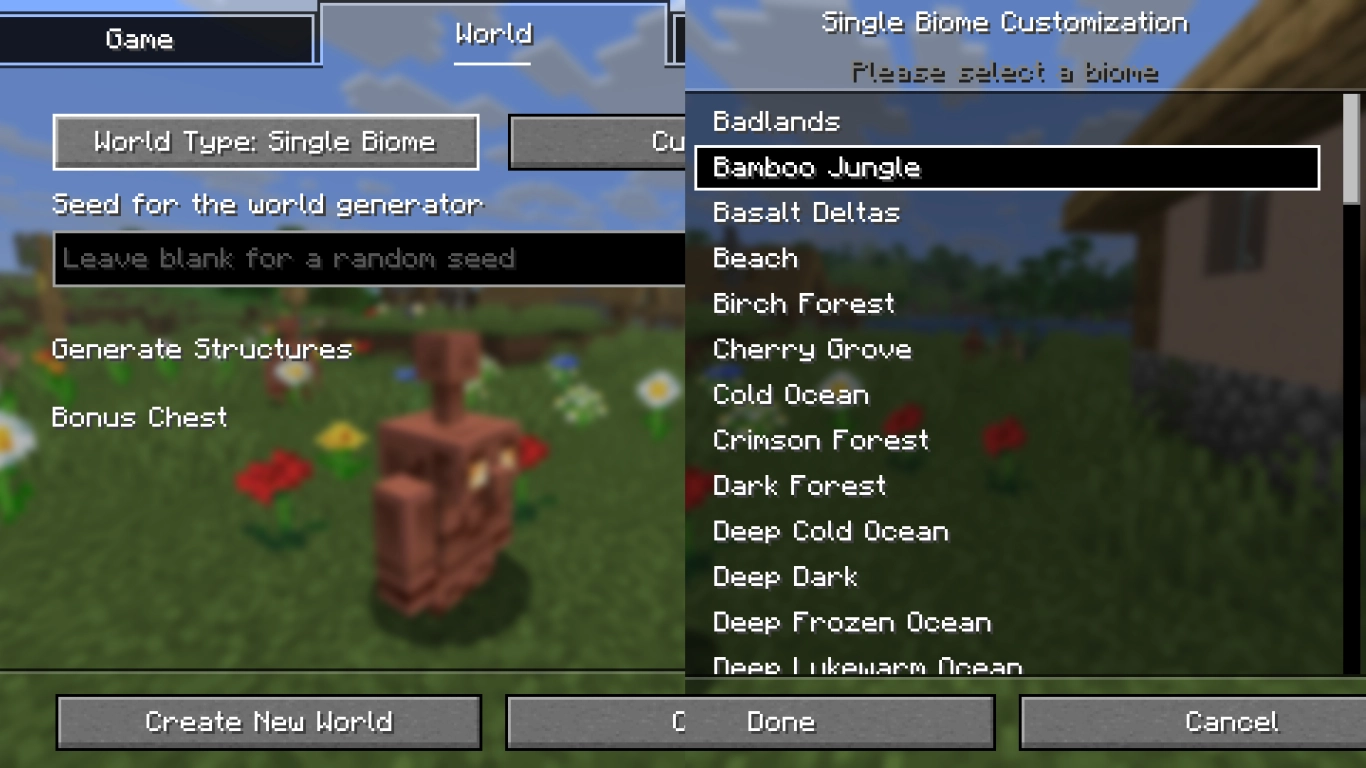Open the World Type: Single Biome selector
The image size is (1366, 768).
tap(265, 142)
